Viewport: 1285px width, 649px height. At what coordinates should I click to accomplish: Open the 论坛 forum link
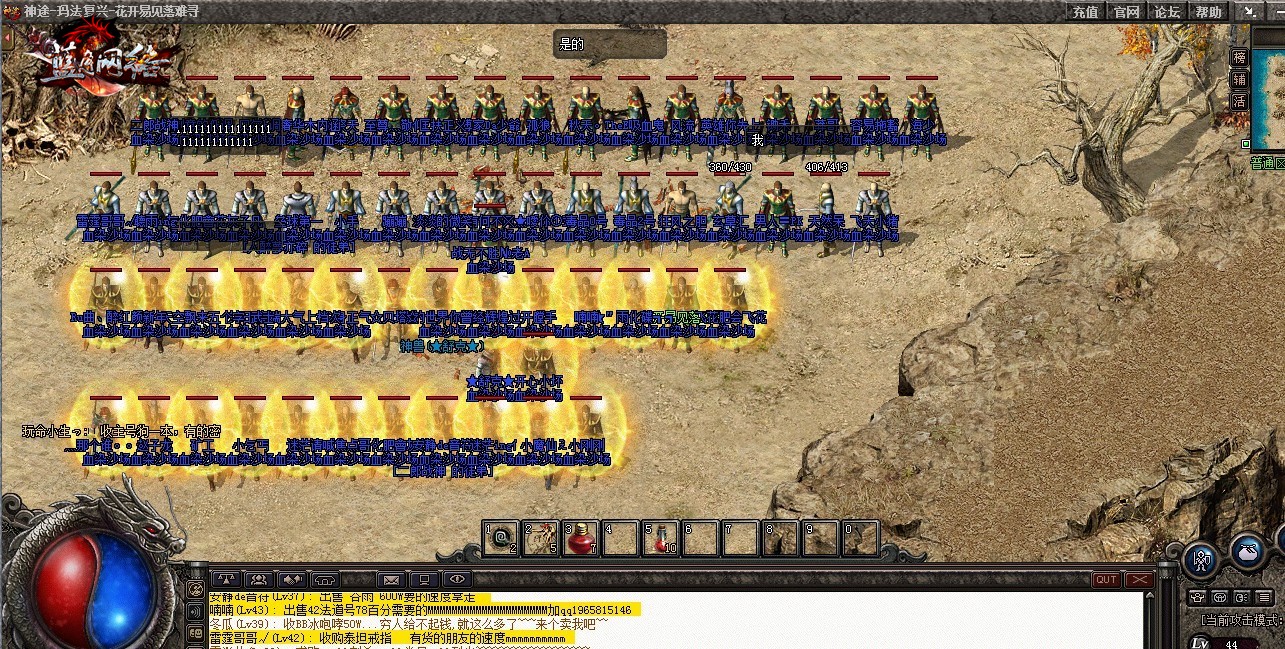pos(1167,12)
